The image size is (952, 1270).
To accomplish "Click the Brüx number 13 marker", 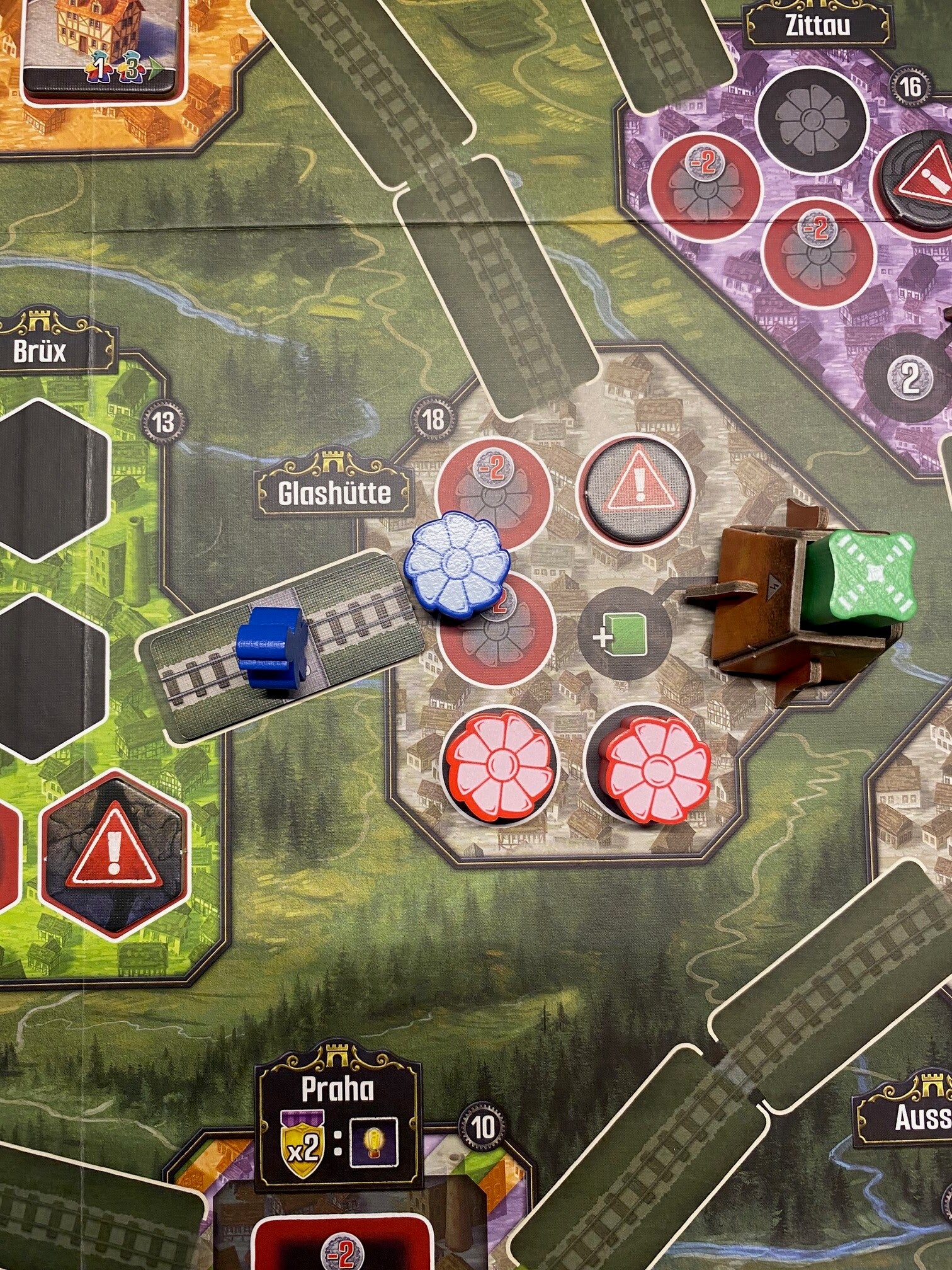I will point(162,421).
